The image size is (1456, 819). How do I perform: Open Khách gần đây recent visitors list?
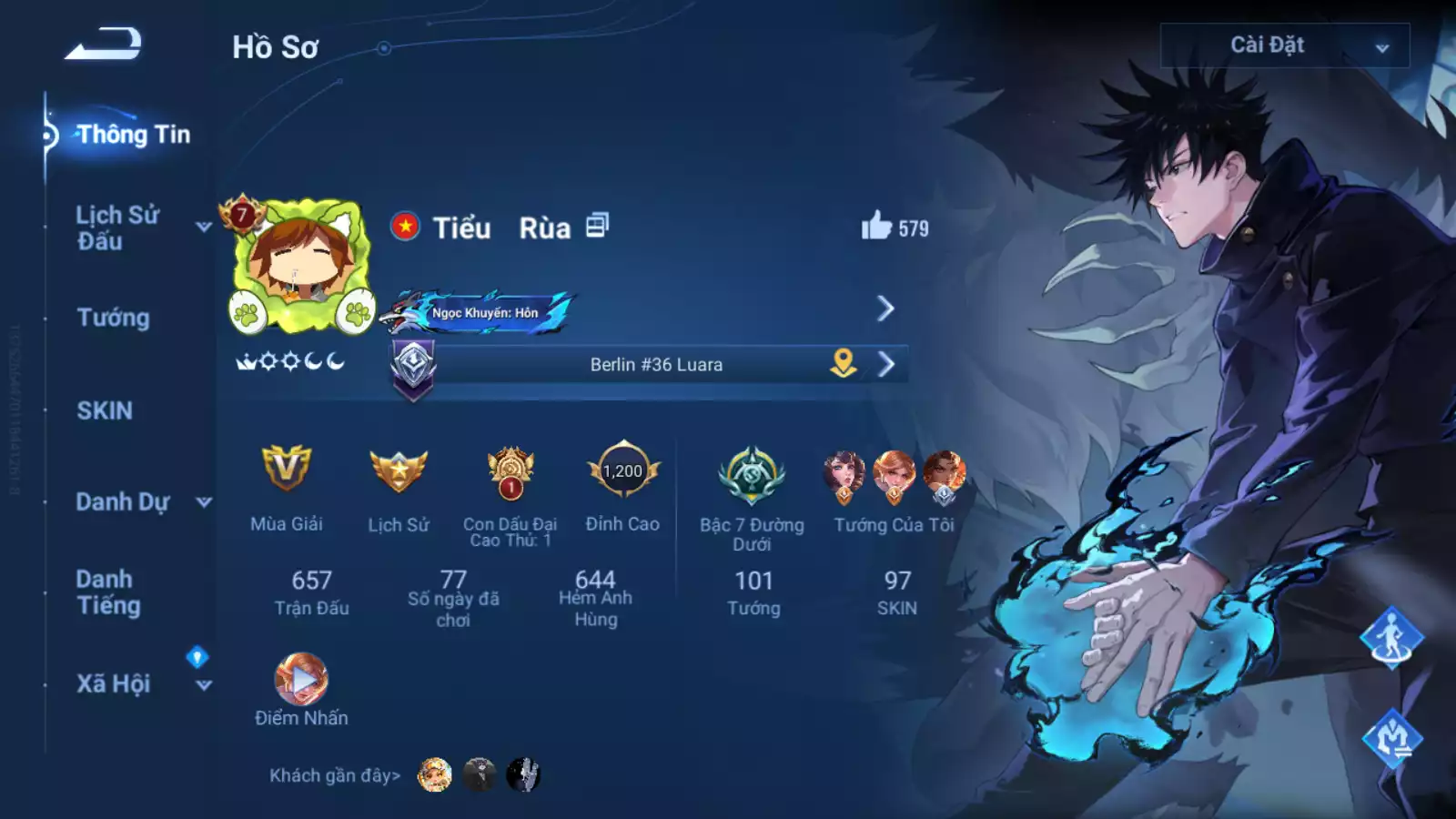334,775
